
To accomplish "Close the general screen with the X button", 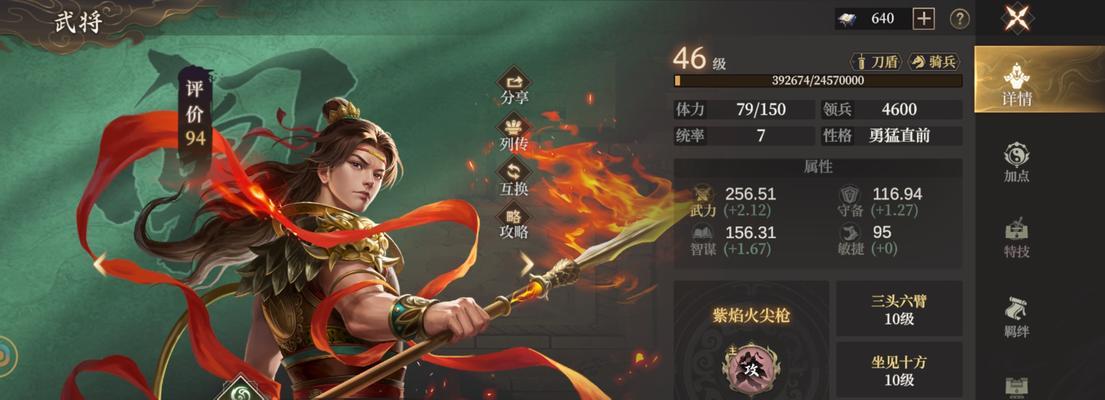I will (x=1017, y=18).
